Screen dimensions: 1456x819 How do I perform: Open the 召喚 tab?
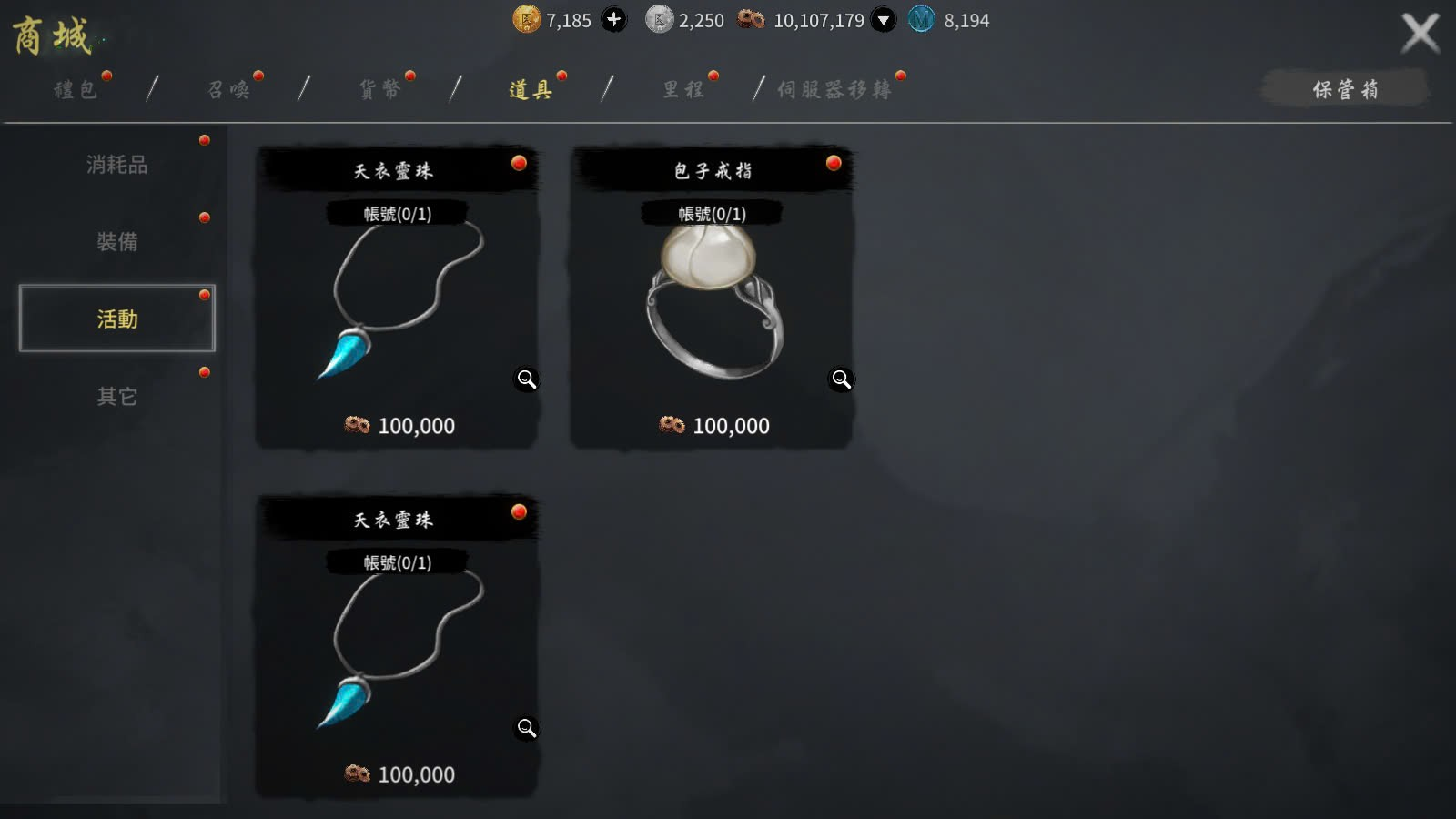(228, 89)
